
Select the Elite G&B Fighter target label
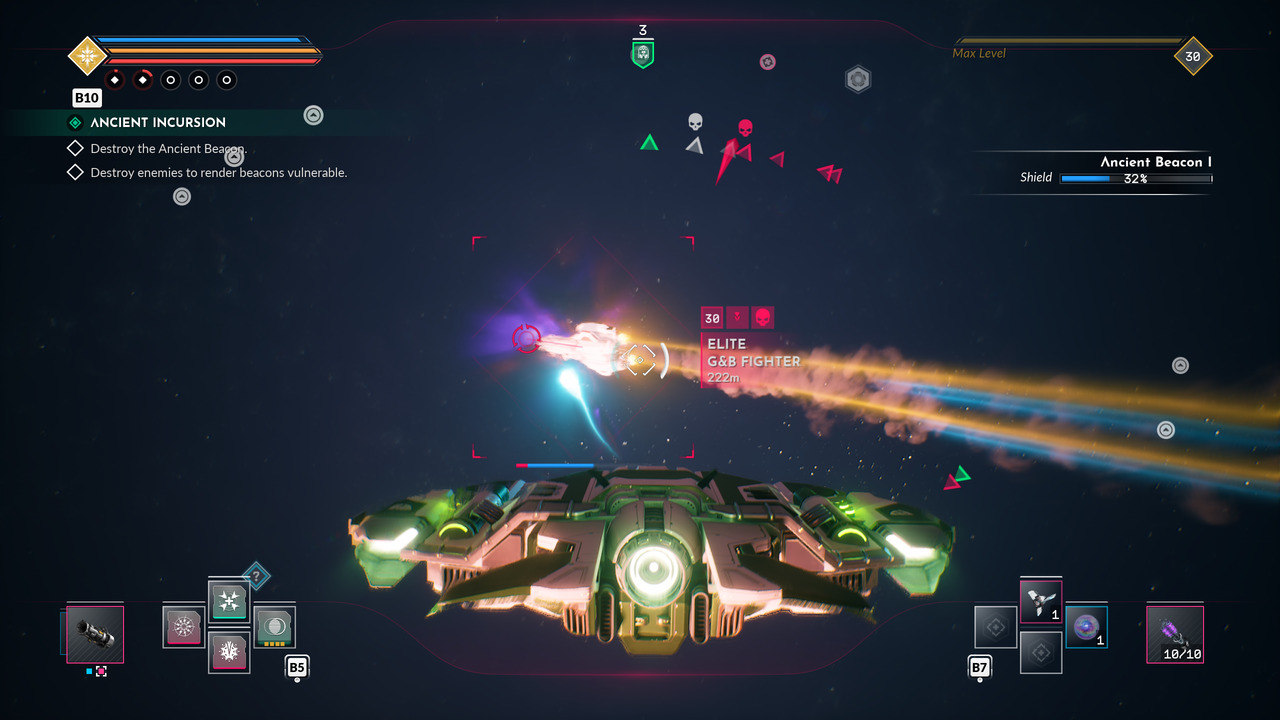[752, 360]
